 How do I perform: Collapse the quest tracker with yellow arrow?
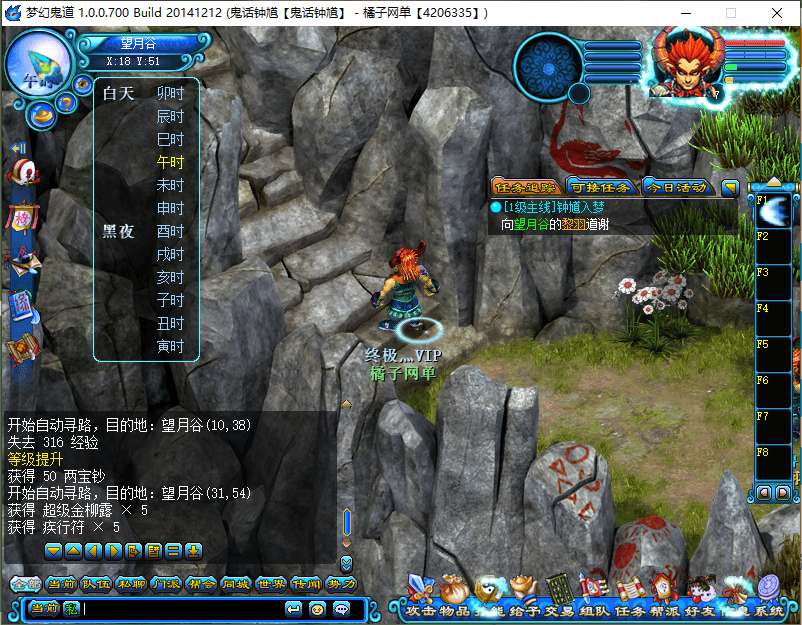(x=730, y=187)
